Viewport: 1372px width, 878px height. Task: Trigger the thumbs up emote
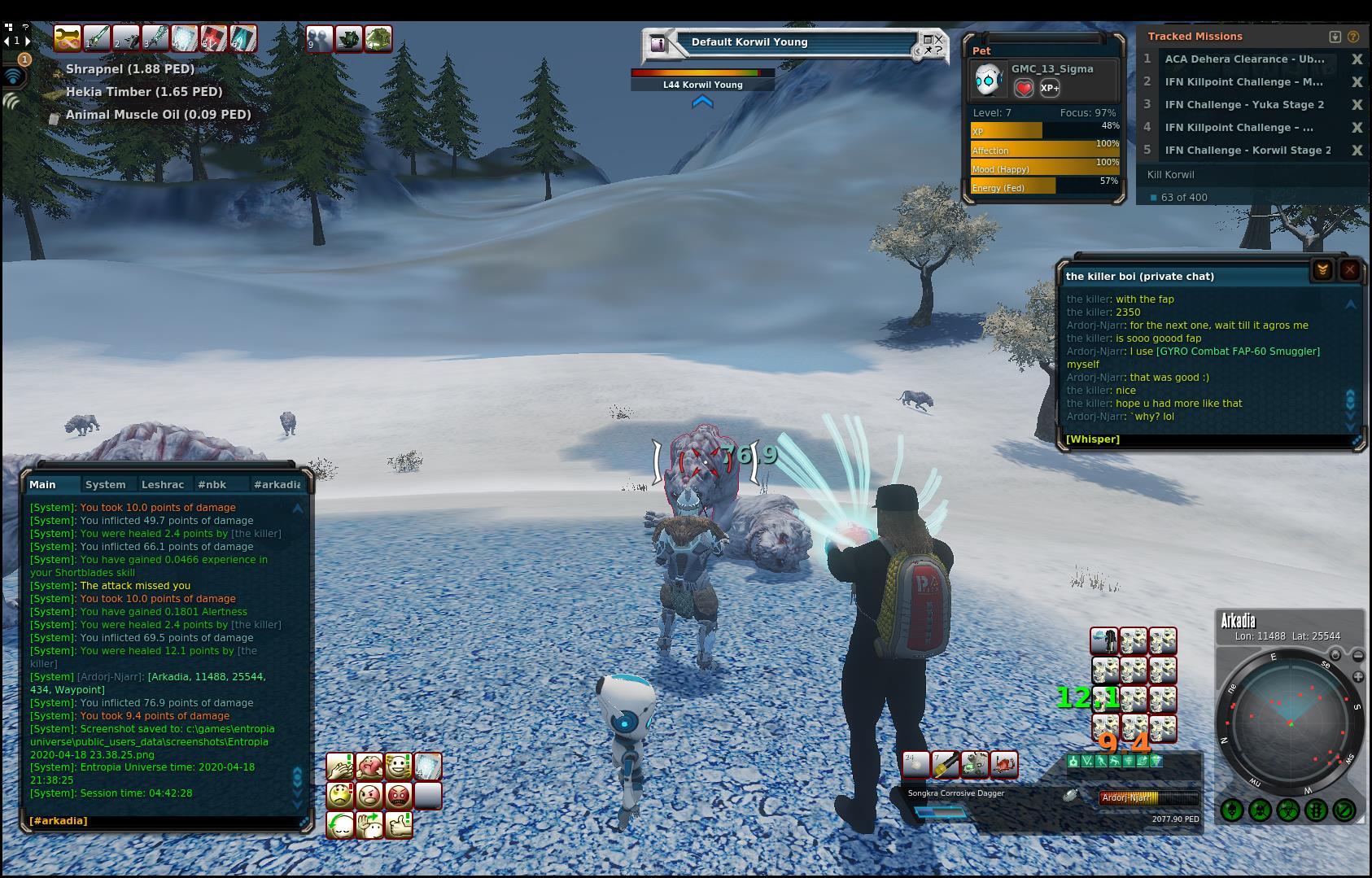[399, 825]
